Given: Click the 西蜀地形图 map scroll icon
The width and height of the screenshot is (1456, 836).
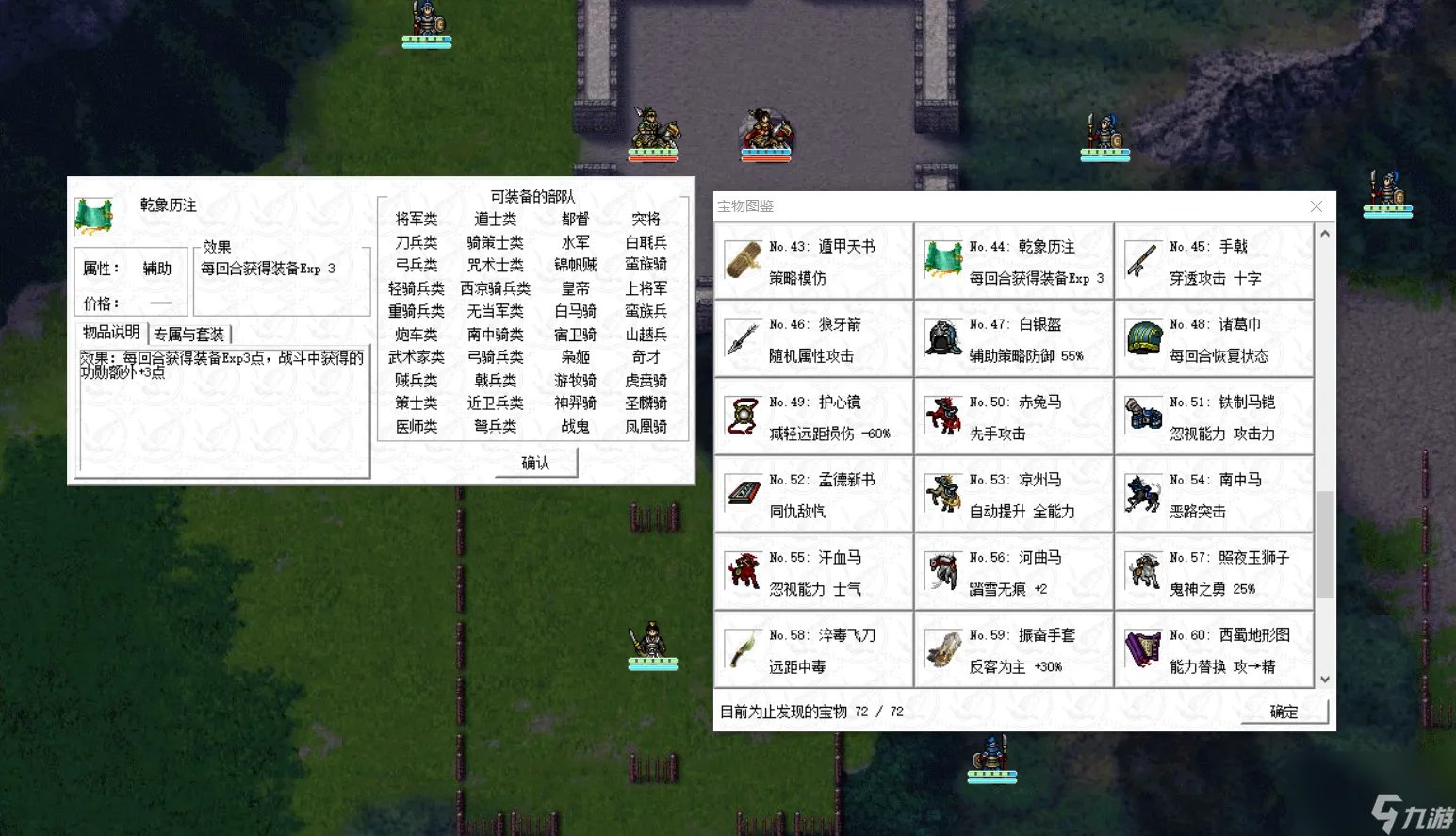Looking at the screenshot, I should pos(1143,649).
